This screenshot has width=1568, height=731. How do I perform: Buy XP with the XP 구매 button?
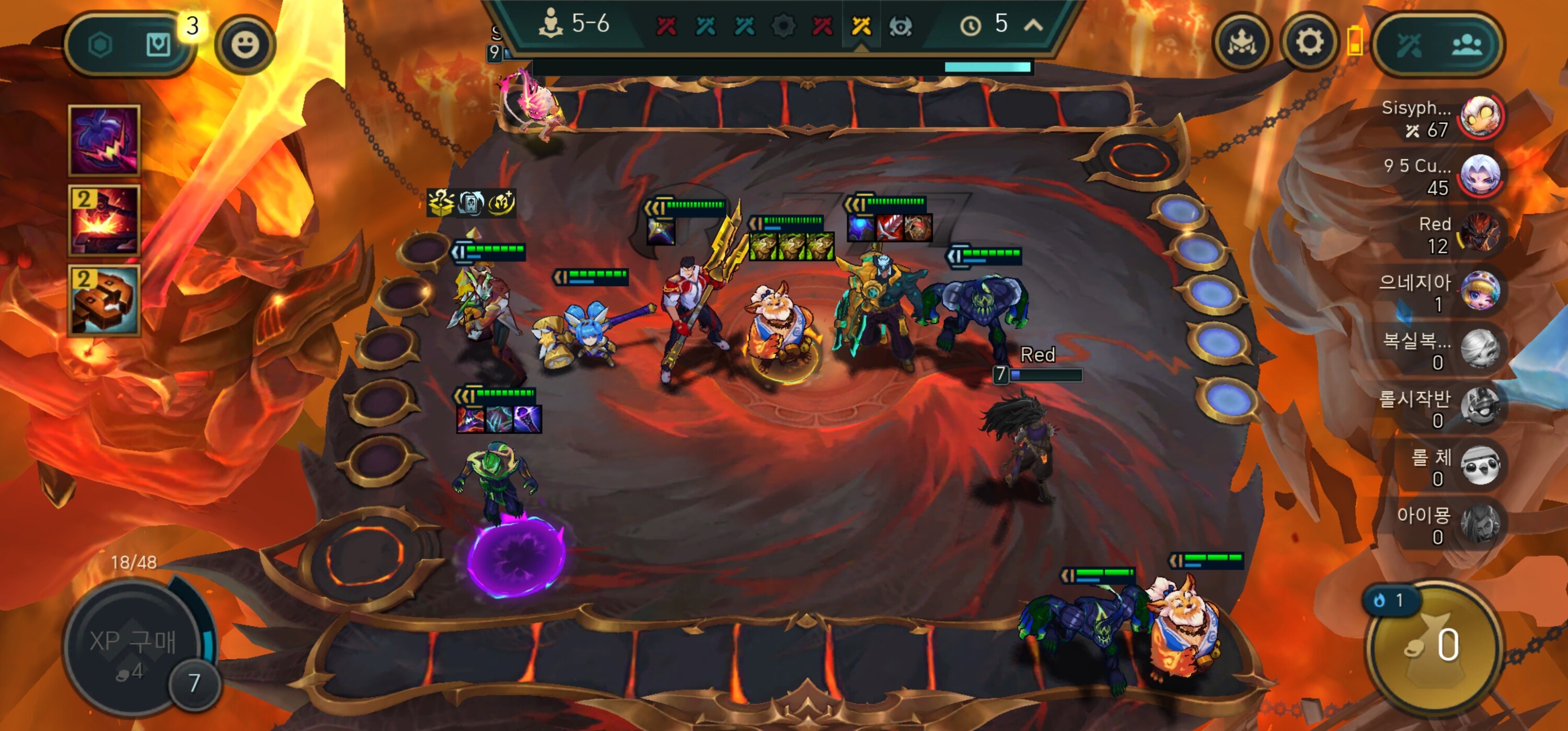click(x=133, y=646)
